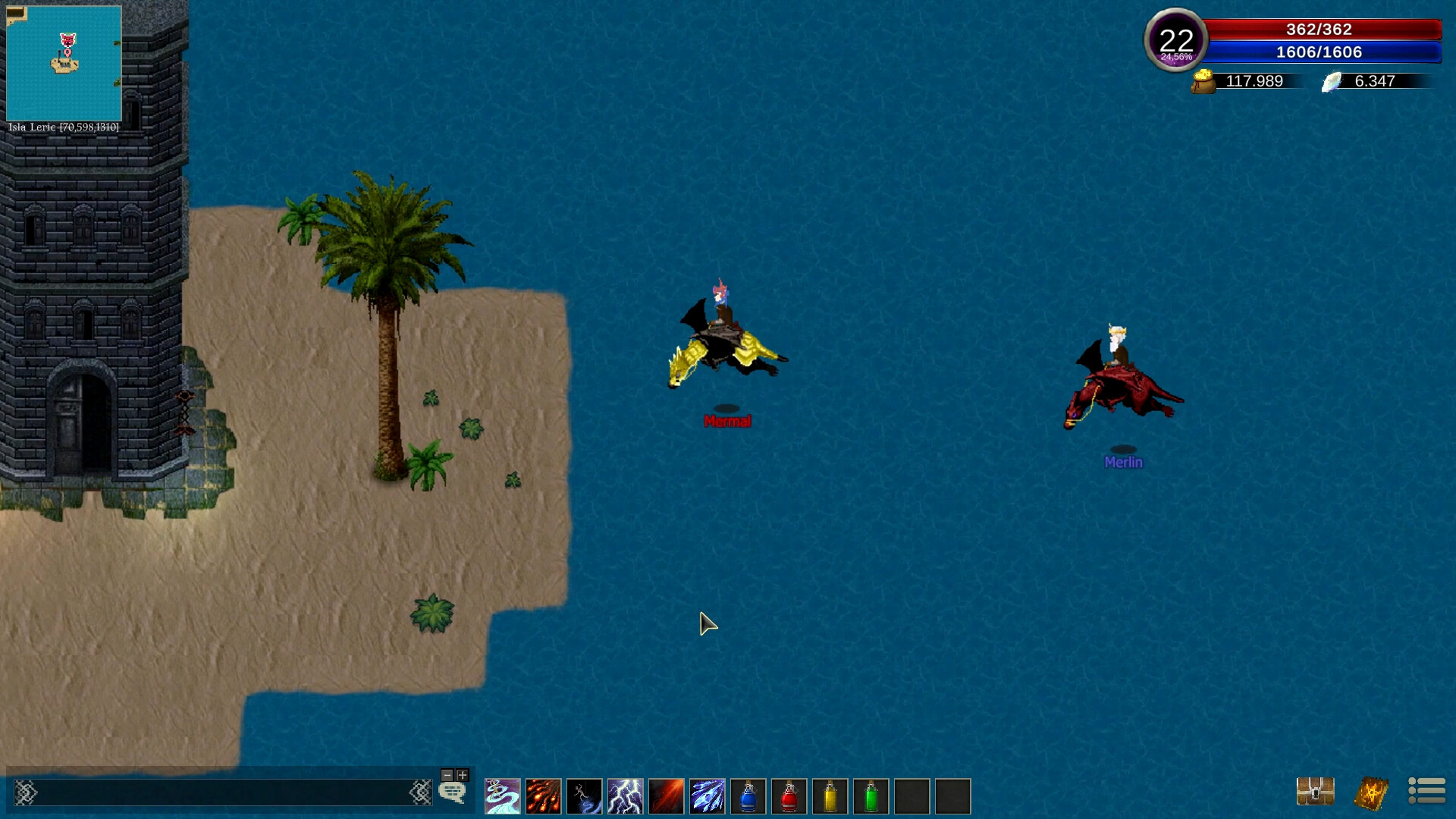
Task: Select the fire bolts spell icon
Action: pyautogui.click(x=544, y=795)
